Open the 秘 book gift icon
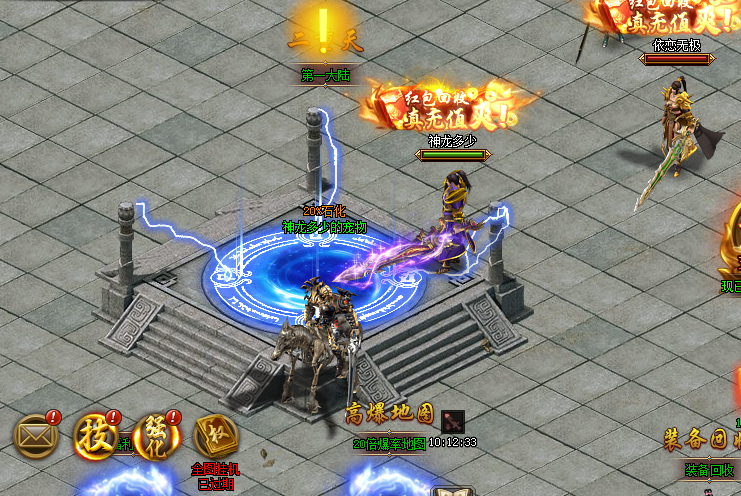741x496 pixels. click(215, 437)
